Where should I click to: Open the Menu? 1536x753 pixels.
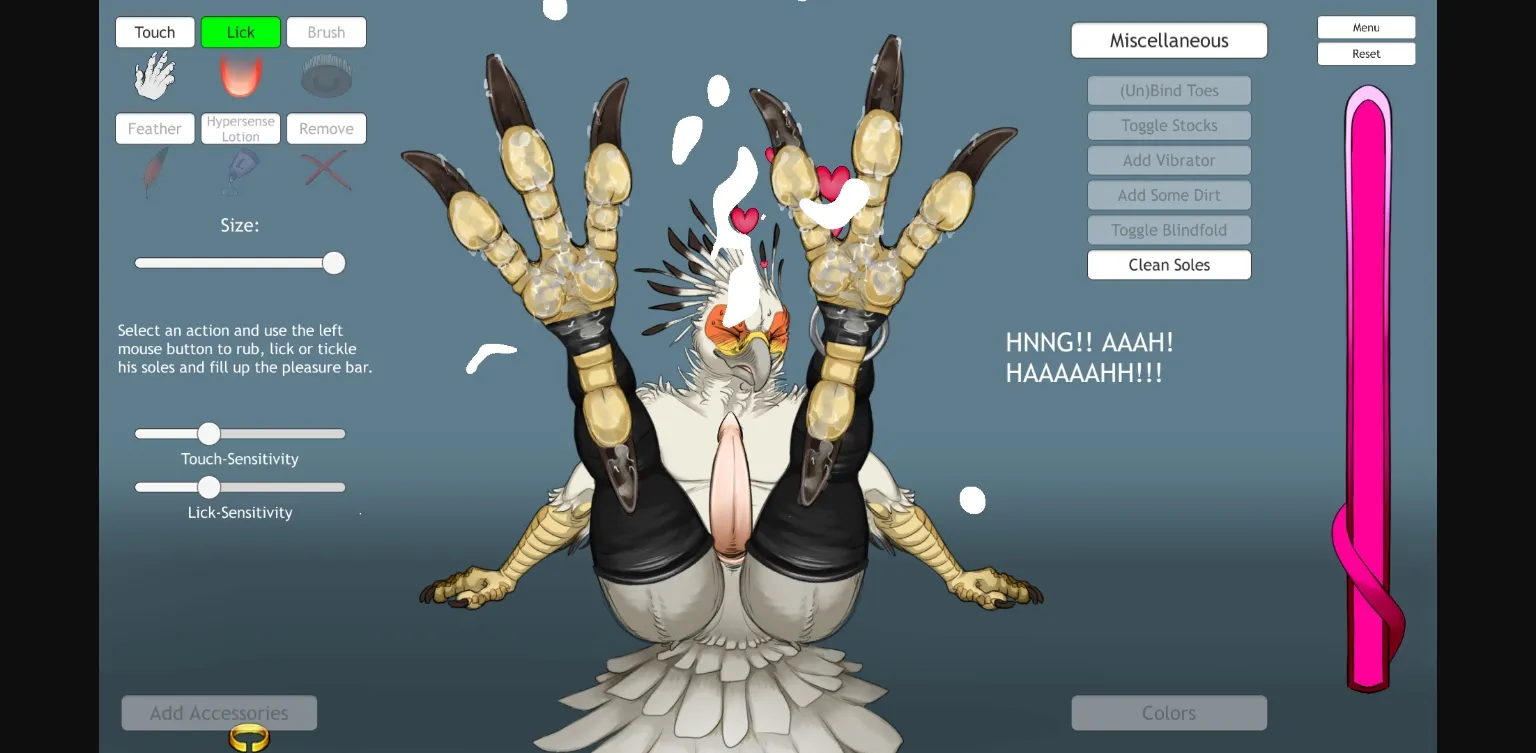(x=1366, y=27)
